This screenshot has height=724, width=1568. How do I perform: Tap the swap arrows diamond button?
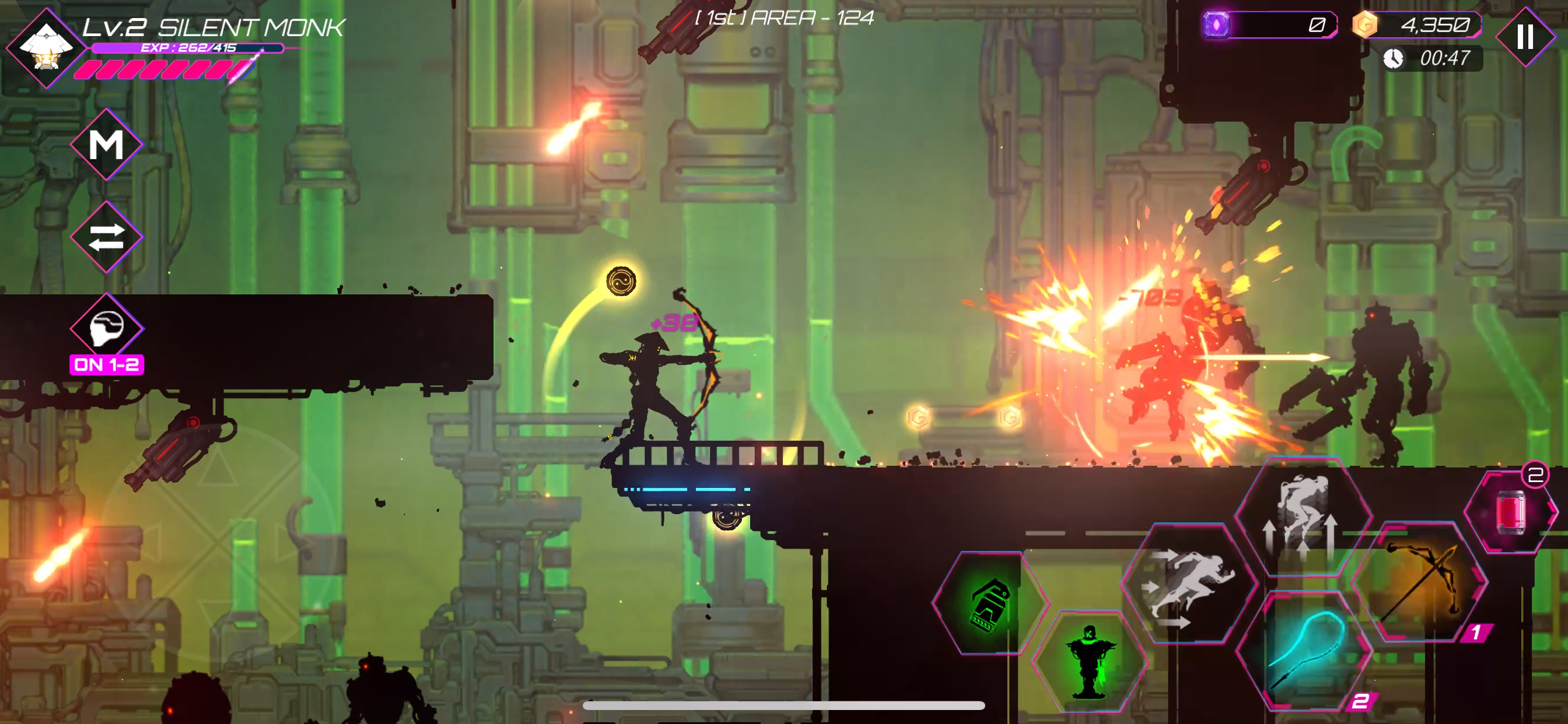click(107, 237)
